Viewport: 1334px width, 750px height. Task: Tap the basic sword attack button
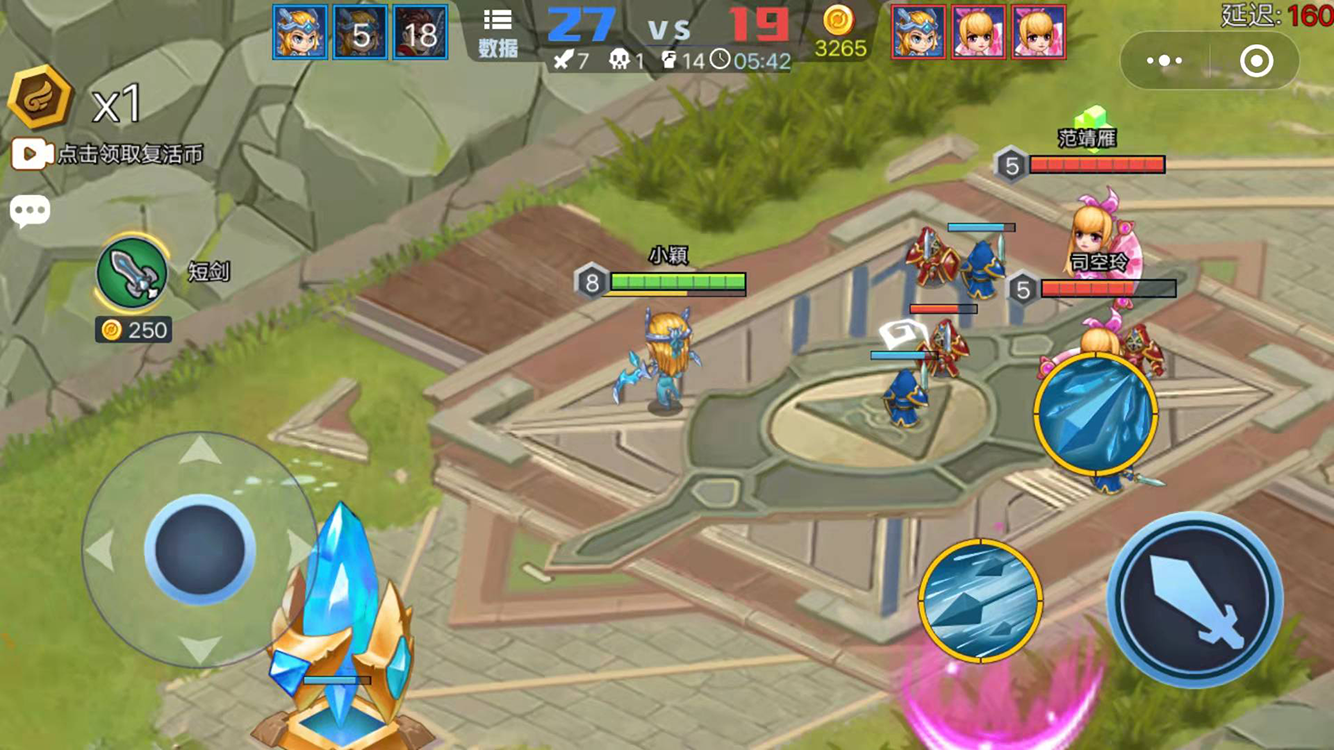[1194, 600]
